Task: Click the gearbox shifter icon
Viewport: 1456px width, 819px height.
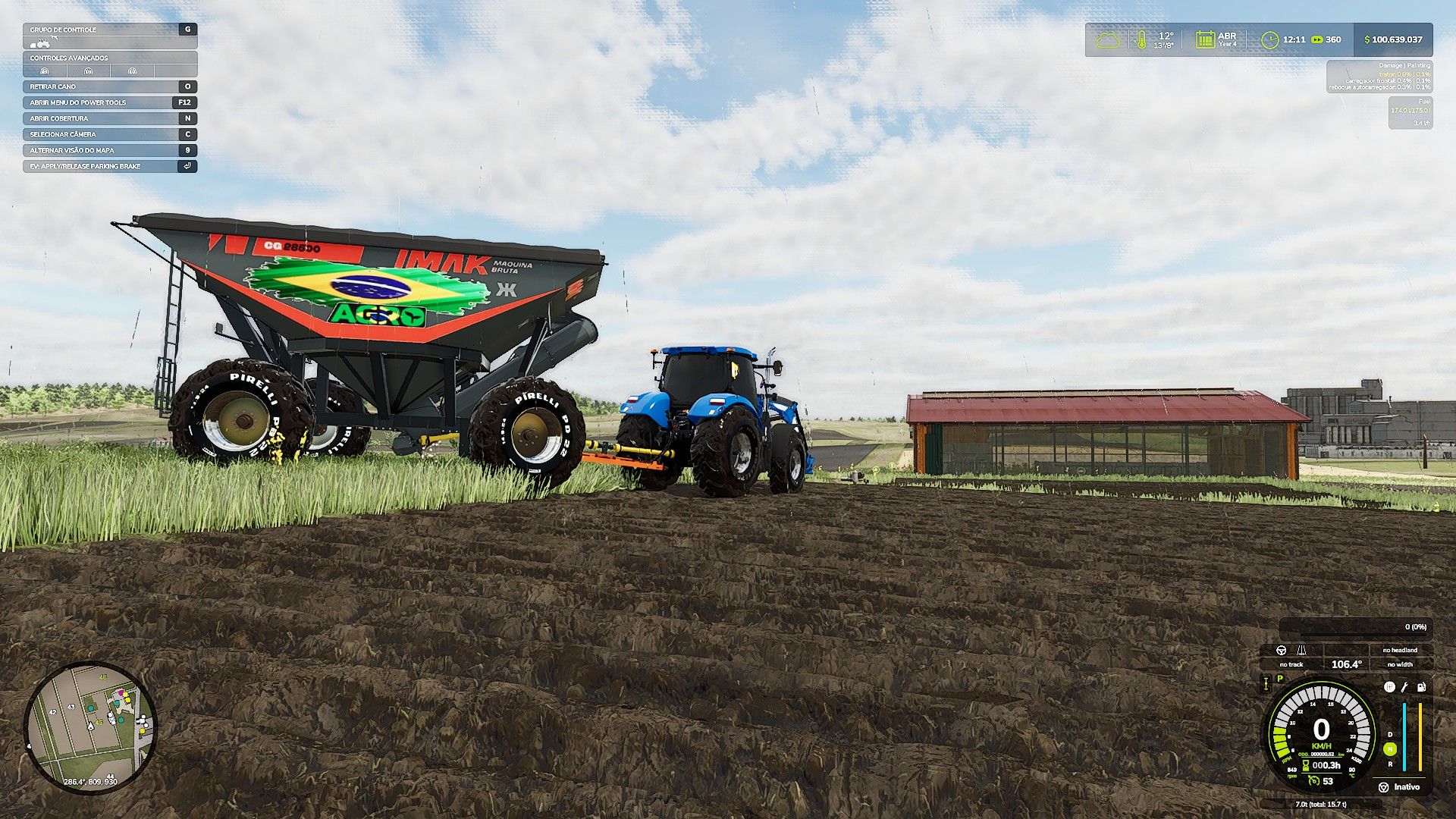Action: point(1389,687)
